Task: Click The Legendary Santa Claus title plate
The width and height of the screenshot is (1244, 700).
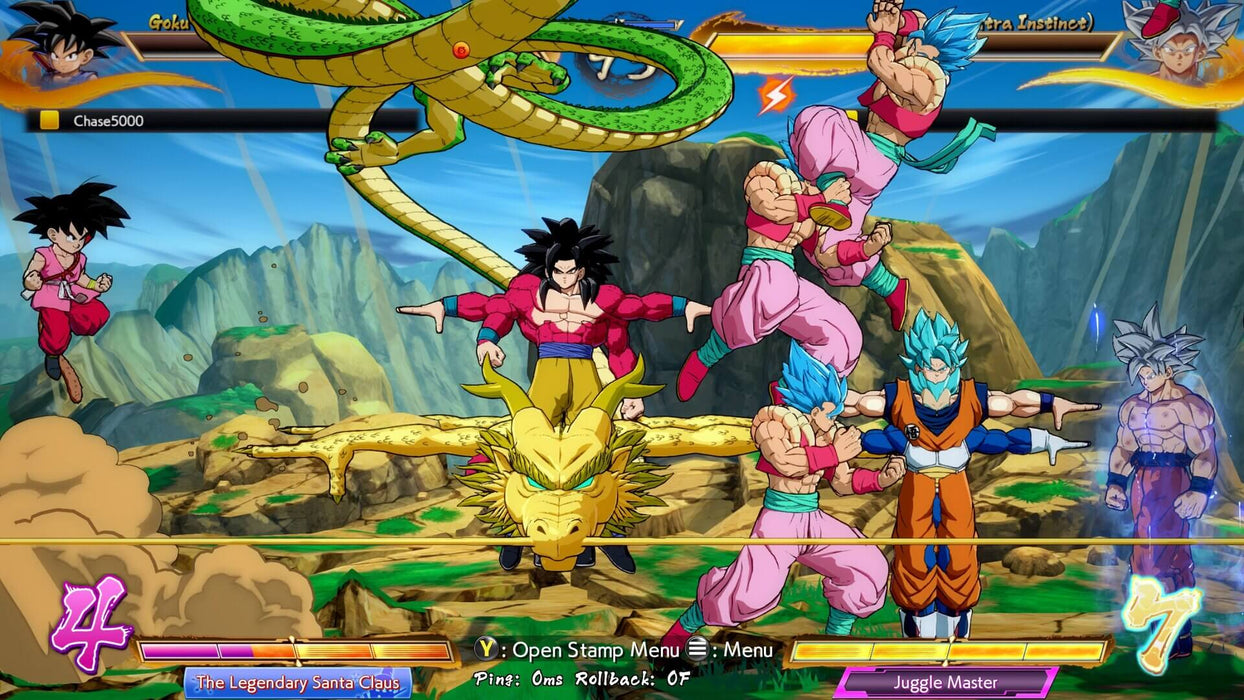Action: coord(298,683)
